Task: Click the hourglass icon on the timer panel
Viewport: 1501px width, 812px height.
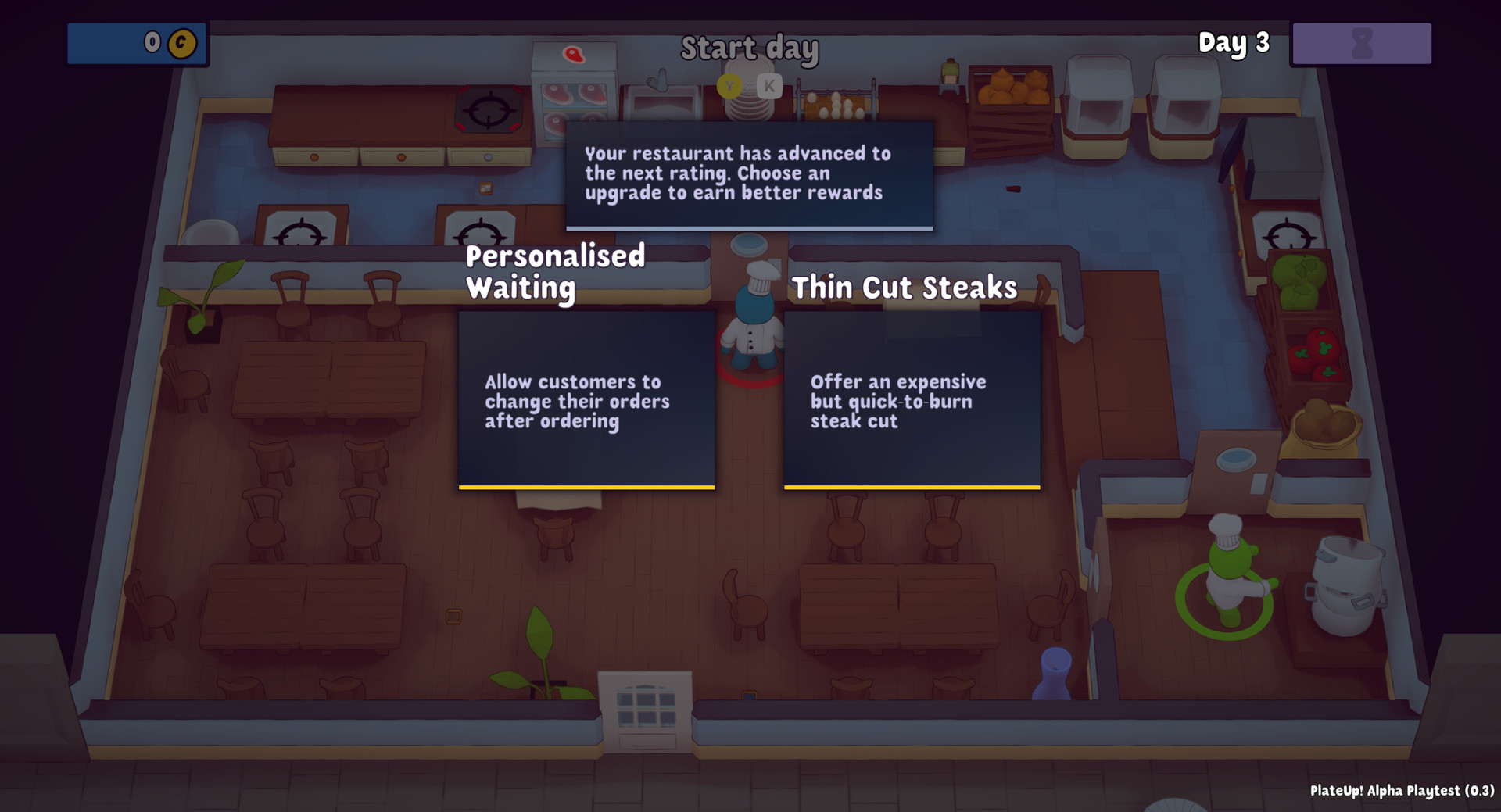Action: tap(1361, 45)
